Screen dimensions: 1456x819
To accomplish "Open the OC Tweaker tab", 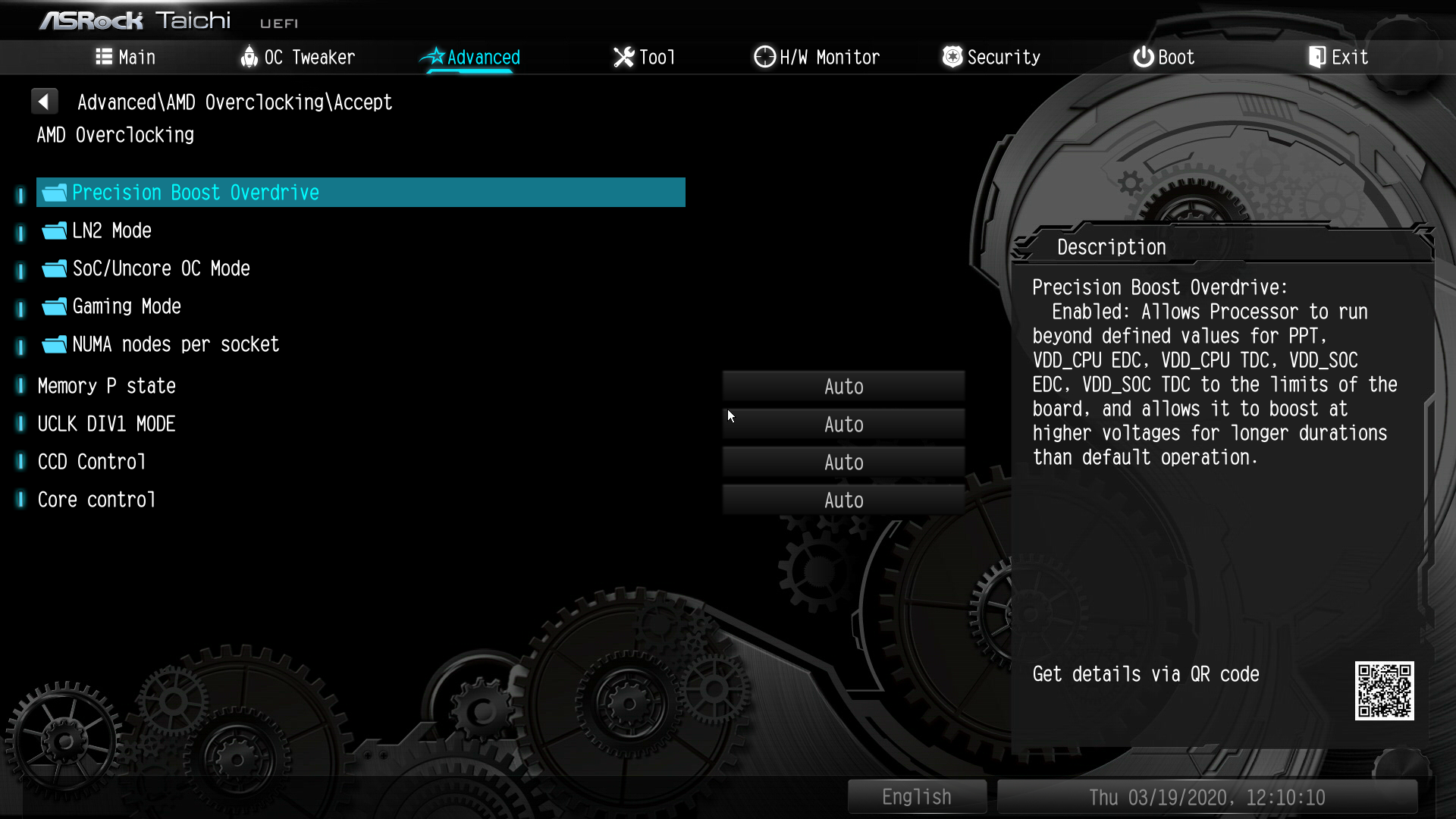I will [x=297, y=57].
